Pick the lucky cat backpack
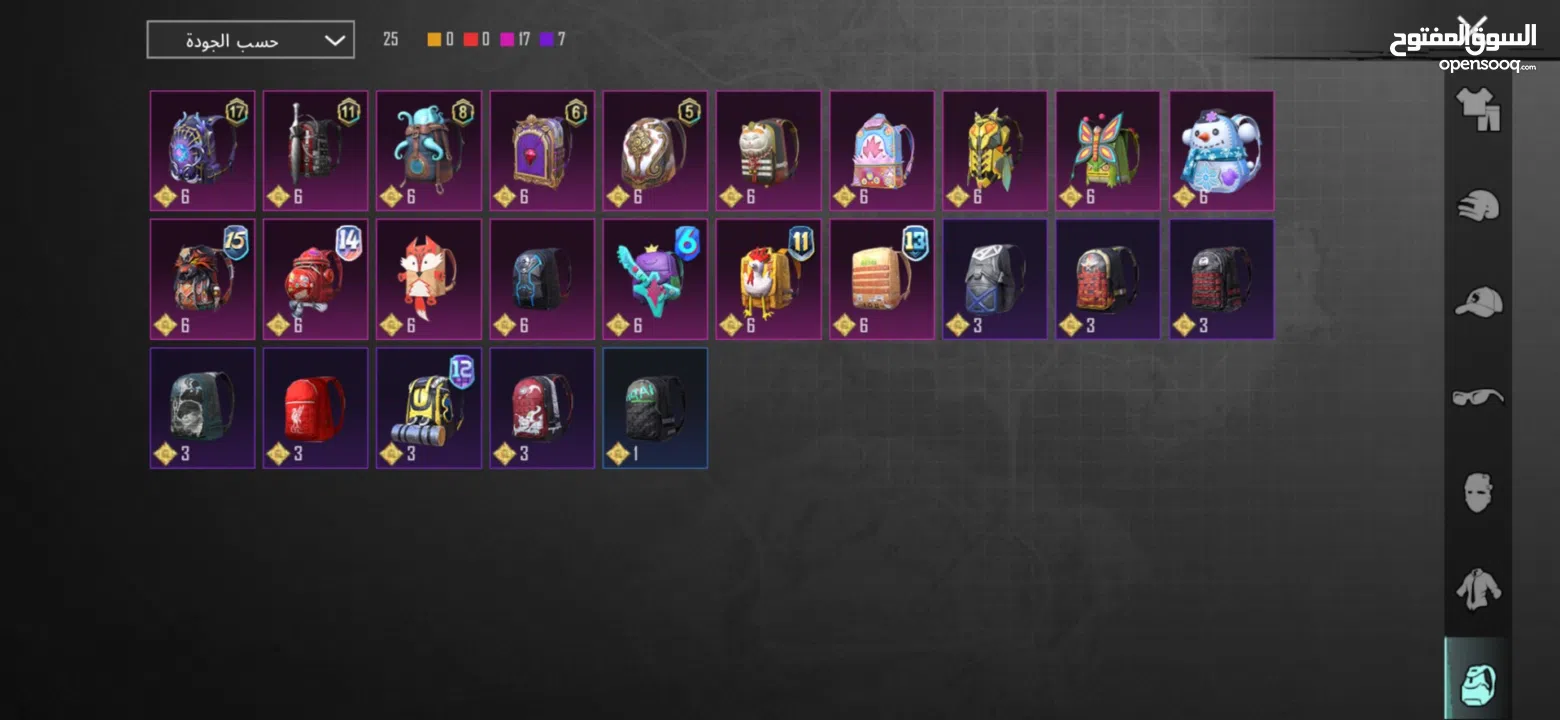The image size is (1560, 720). point(768,151)
